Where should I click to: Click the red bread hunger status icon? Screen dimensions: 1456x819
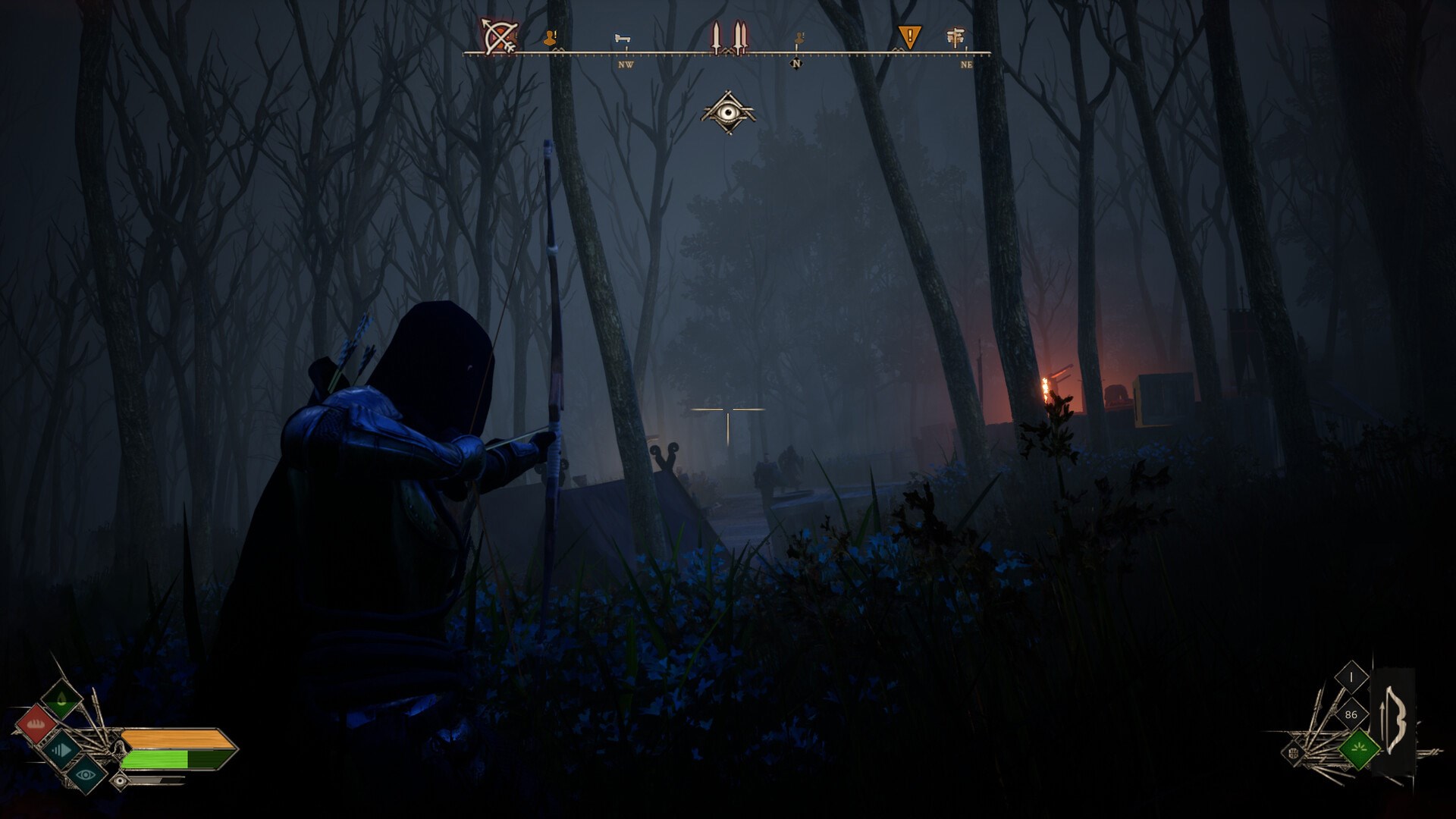pyautogui.click(x=36, y=726)
